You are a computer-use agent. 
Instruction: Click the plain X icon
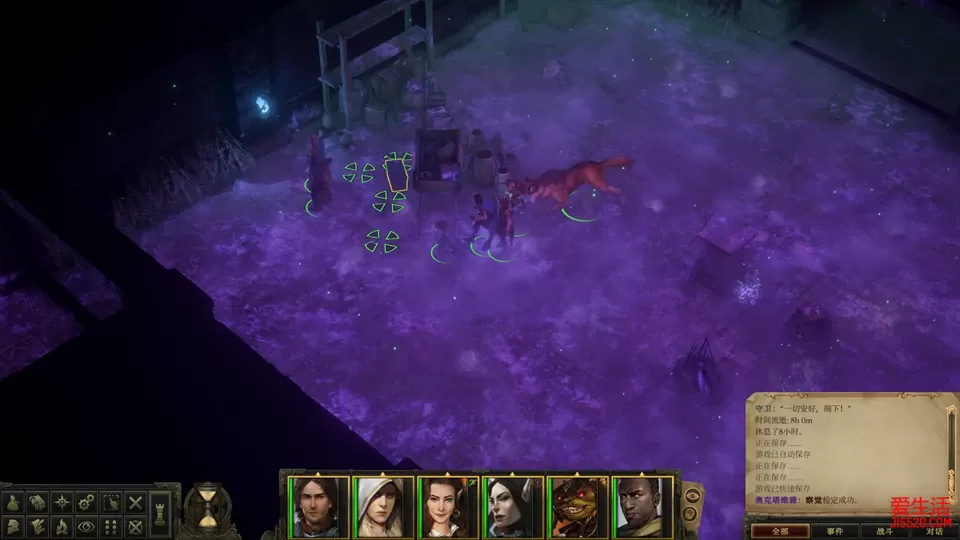click(135, 502)
